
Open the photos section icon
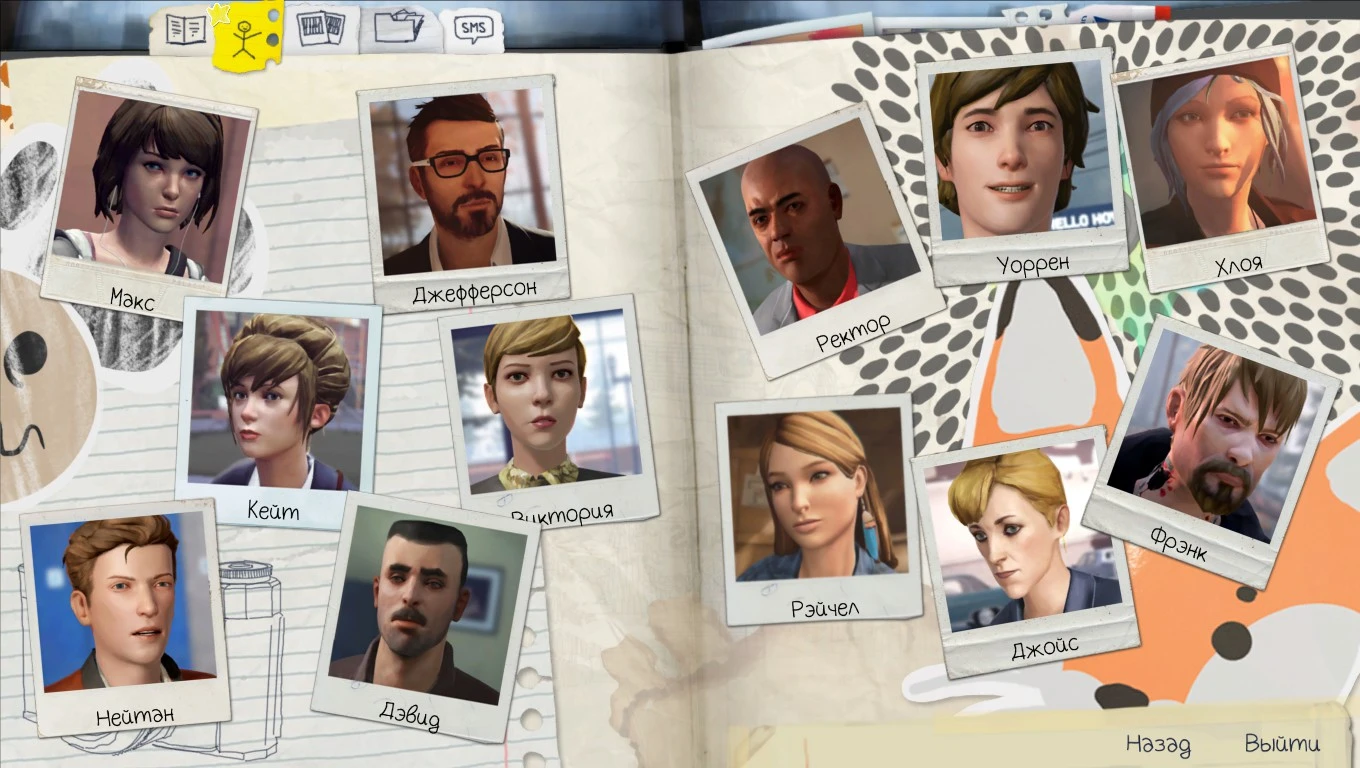pyautogui.click(x=322, y=28)
